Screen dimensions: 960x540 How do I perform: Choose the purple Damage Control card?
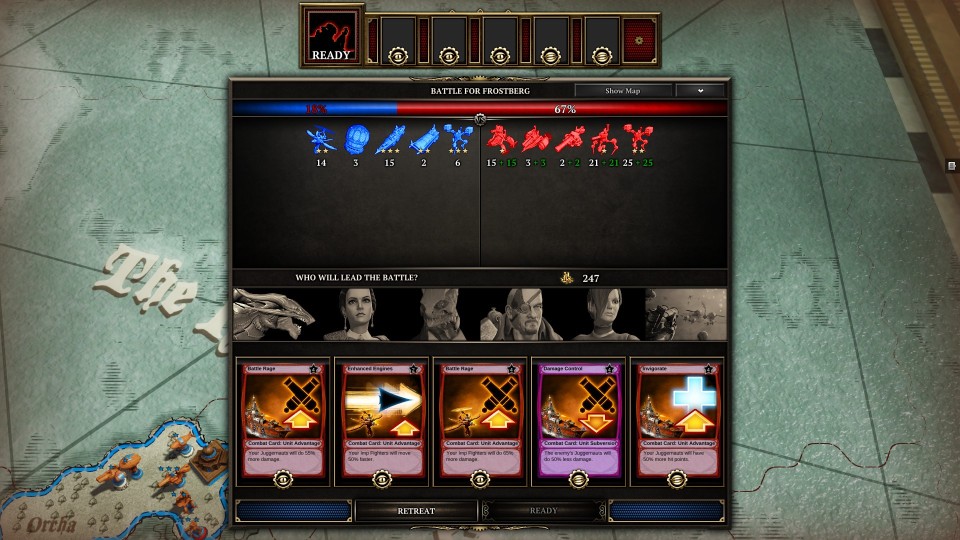[578, 419]
